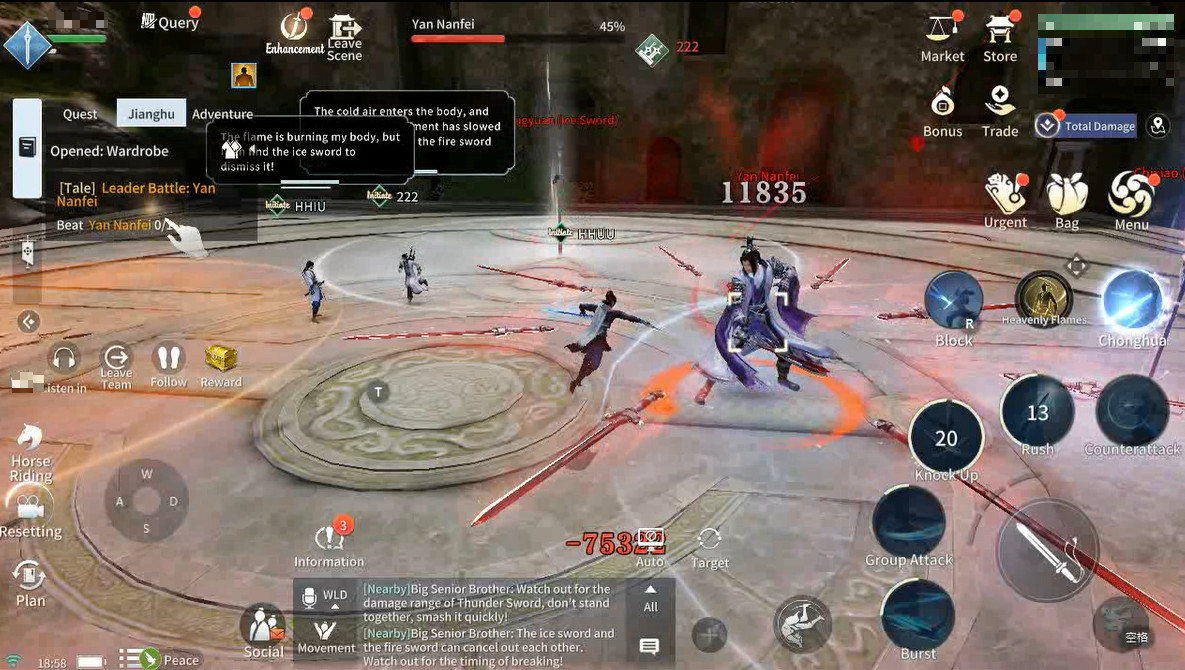The height and width of the screenshot is (670, 1185).
Task: Leave the Scene
Action: click(344, 36)
